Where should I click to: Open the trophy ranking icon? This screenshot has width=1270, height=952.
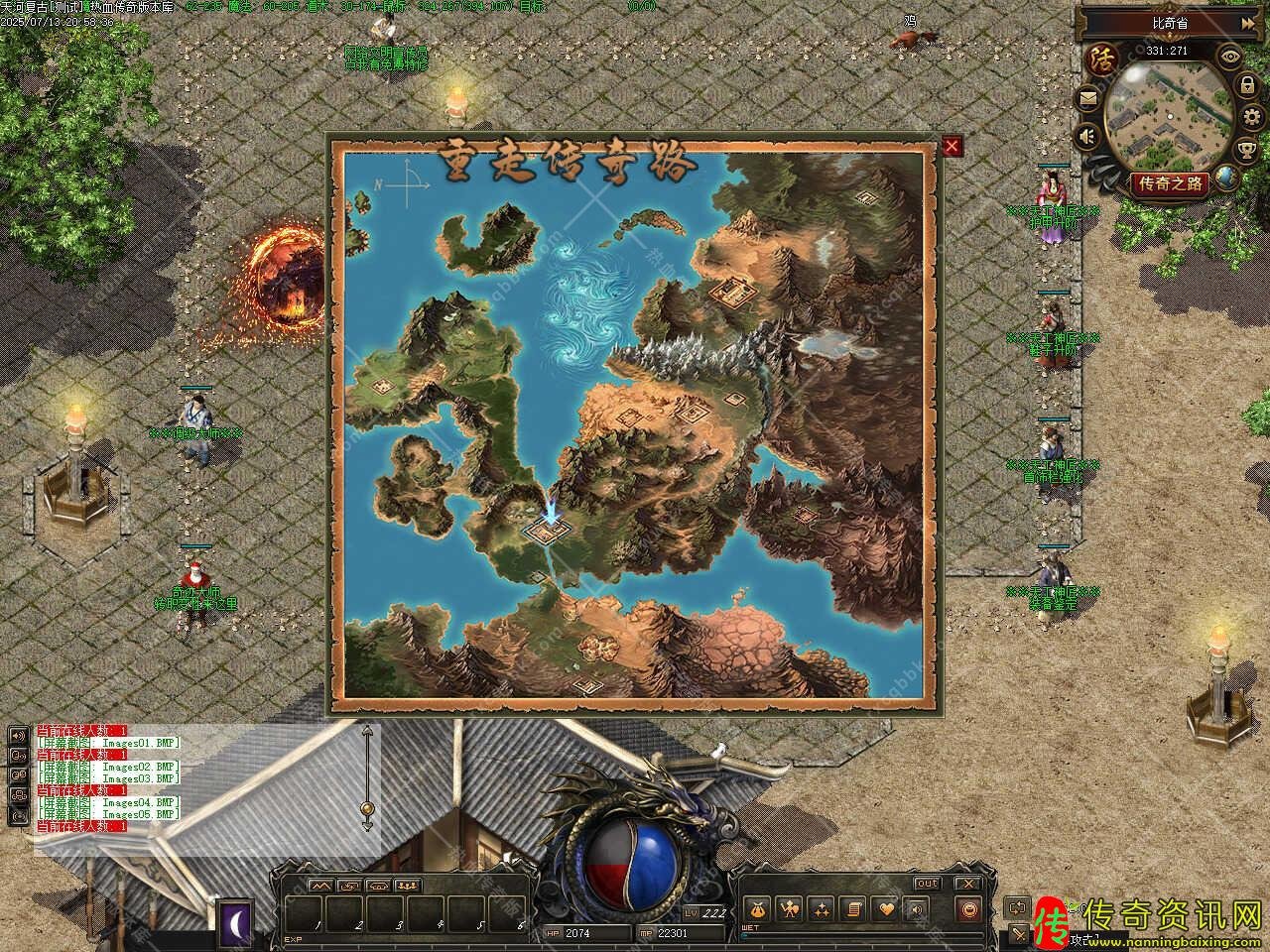pos(1247,149)
